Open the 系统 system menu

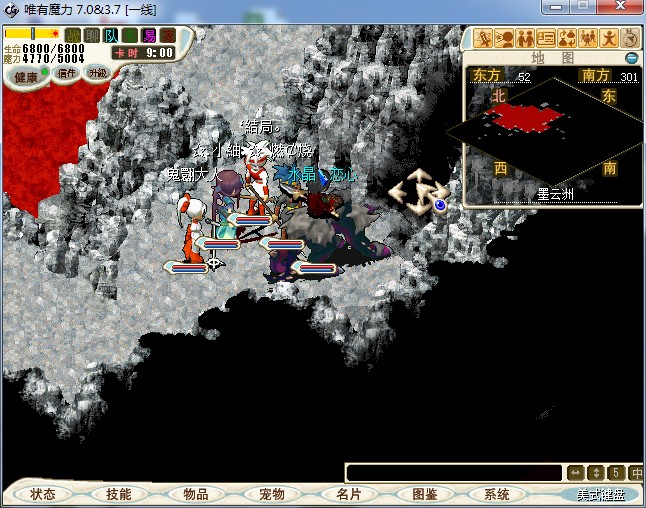point(497,494)
